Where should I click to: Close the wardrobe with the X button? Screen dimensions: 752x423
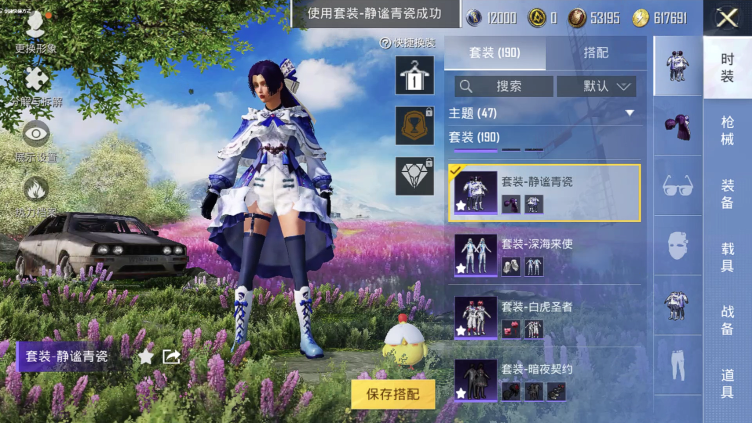[726, 16]
